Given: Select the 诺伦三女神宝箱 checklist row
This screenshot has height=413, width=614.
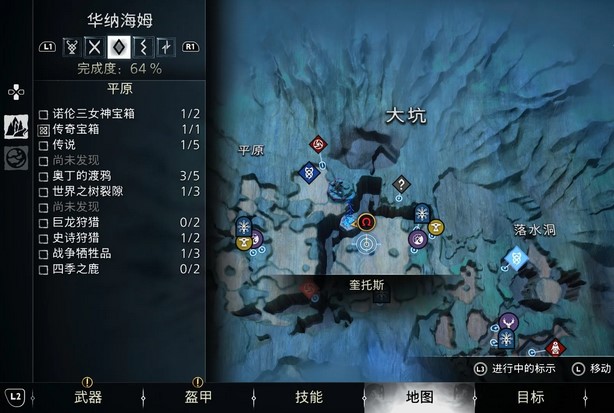Looking at the screenshot, I should pyautogui.click(x=121, y=114).
